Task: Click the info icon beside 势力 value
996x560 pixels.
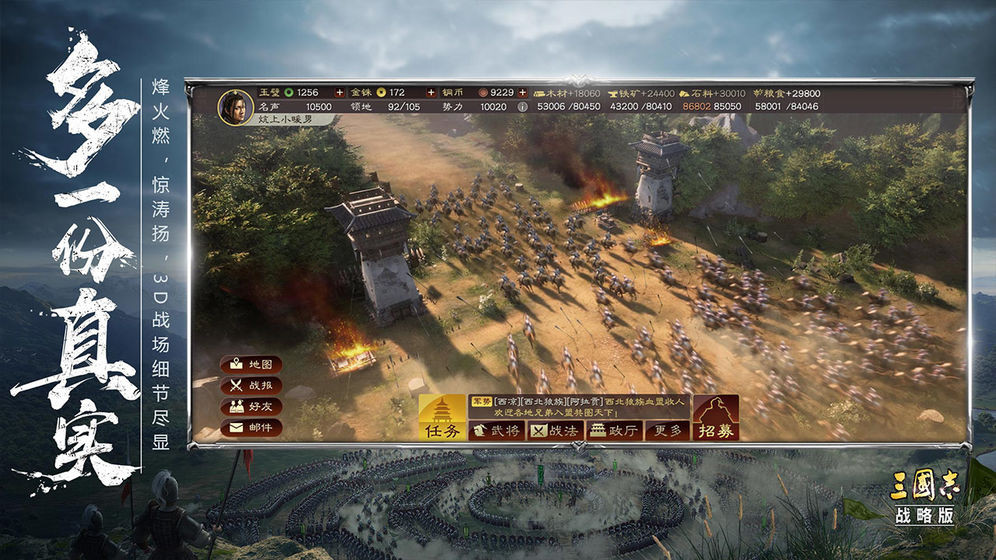Action: click(523, 106)
